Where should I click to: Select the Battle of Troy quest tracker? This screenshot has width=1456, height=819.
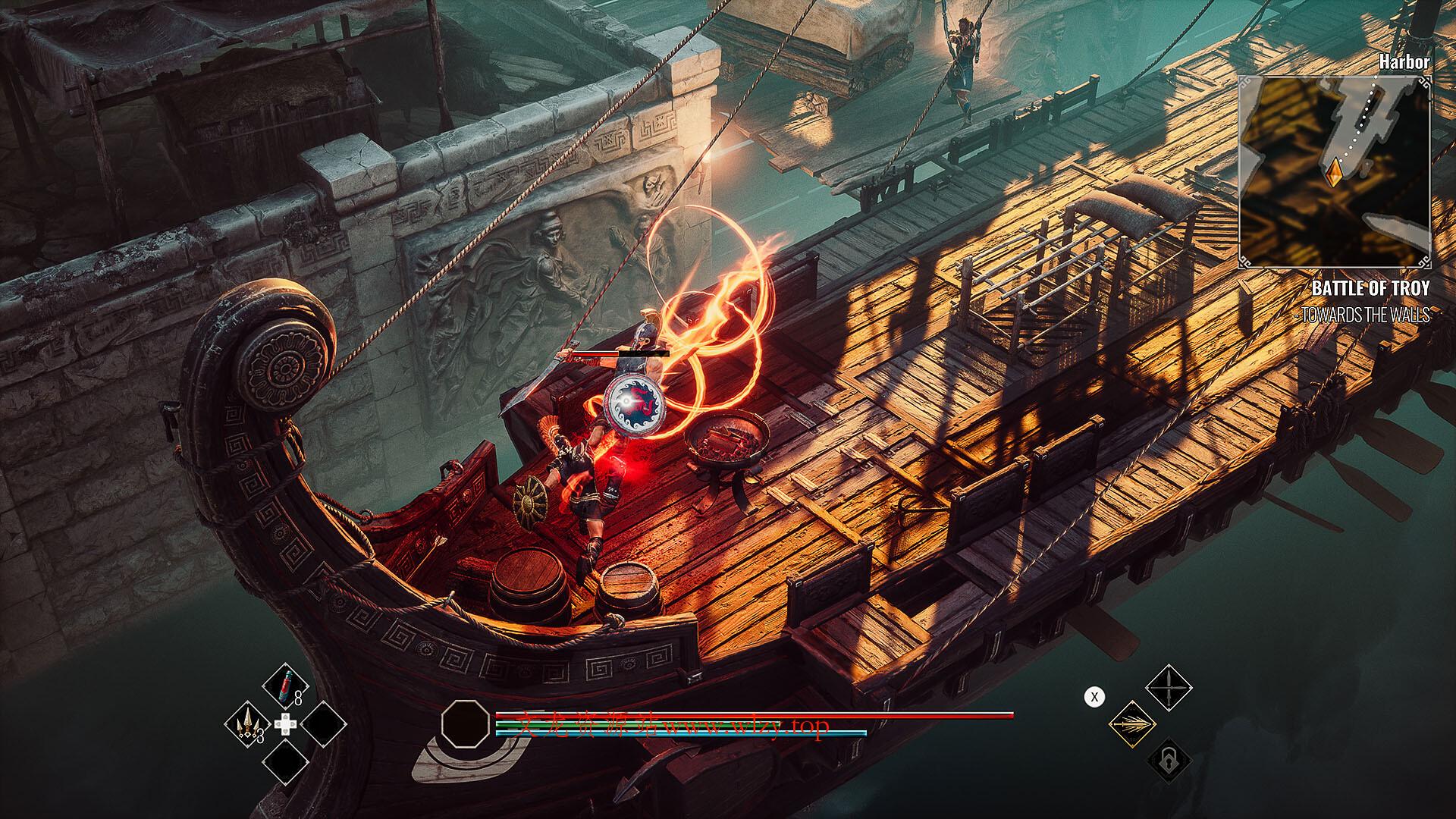(x=1370, y=289)
